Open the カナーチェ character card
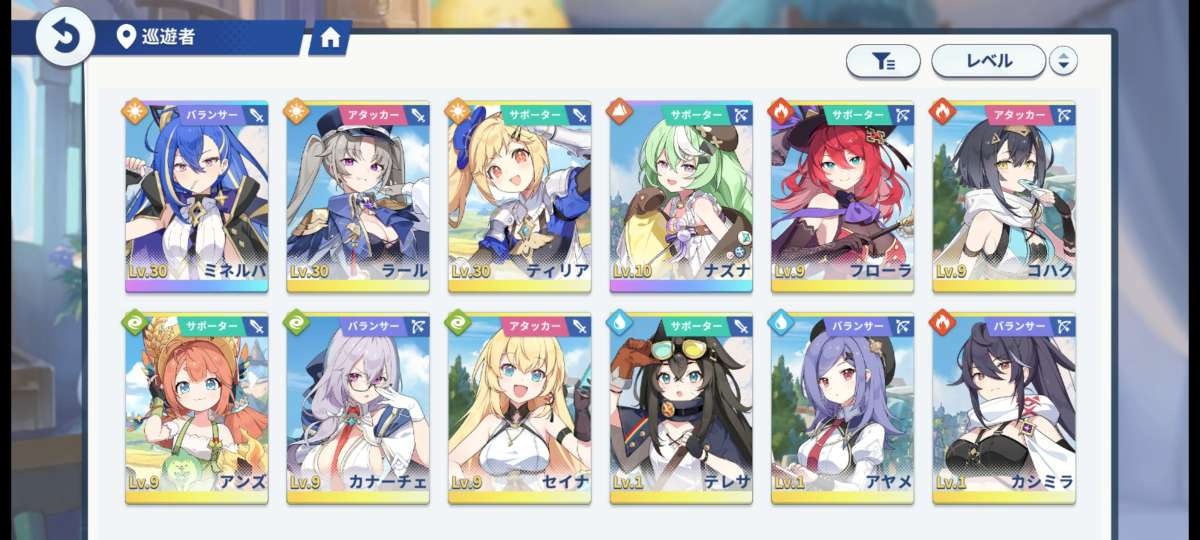1200x540 pixels. coord(358,409)
